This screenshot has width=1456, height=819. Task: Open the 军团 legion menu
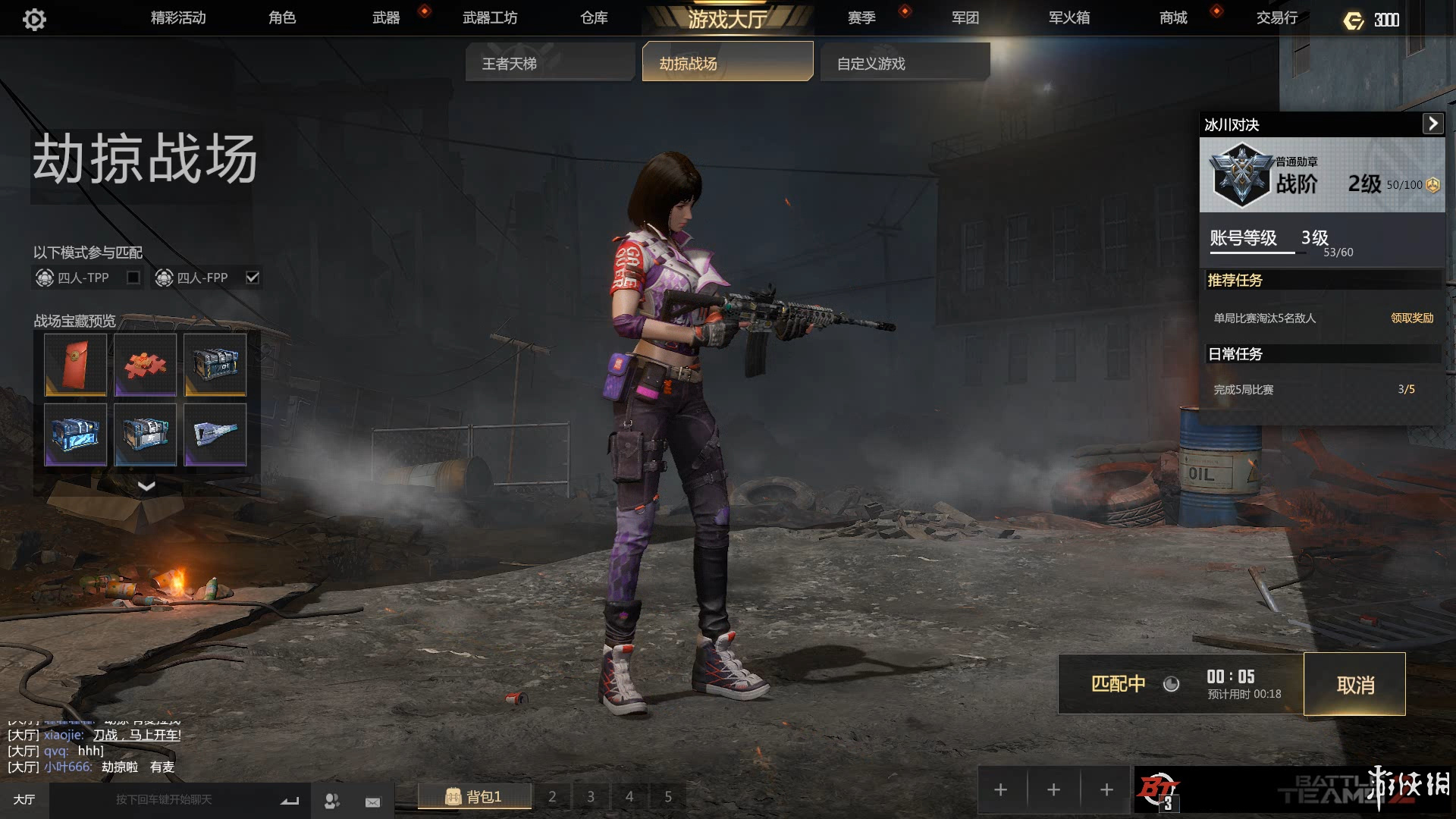pyautogui.click(x=965, y=17)
